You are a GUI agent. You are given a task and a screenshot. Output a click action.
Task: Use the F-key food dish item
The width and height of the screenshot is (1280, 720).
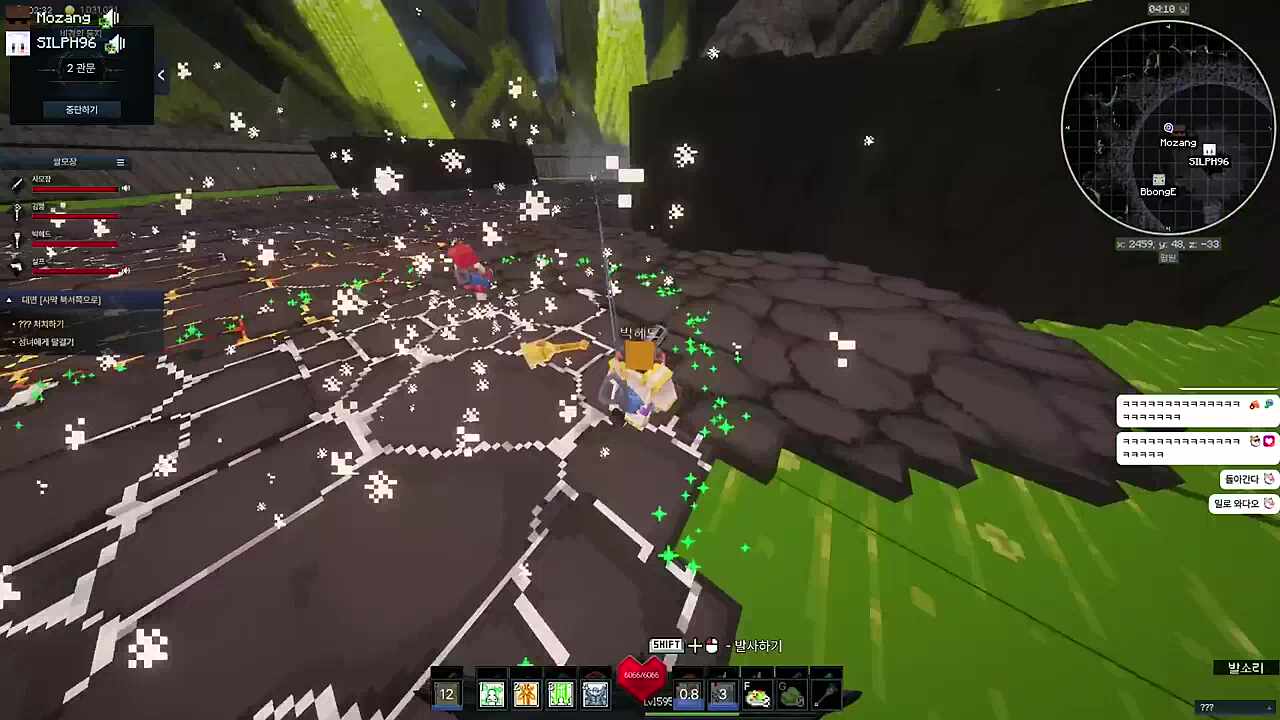(x=757, y=694)
